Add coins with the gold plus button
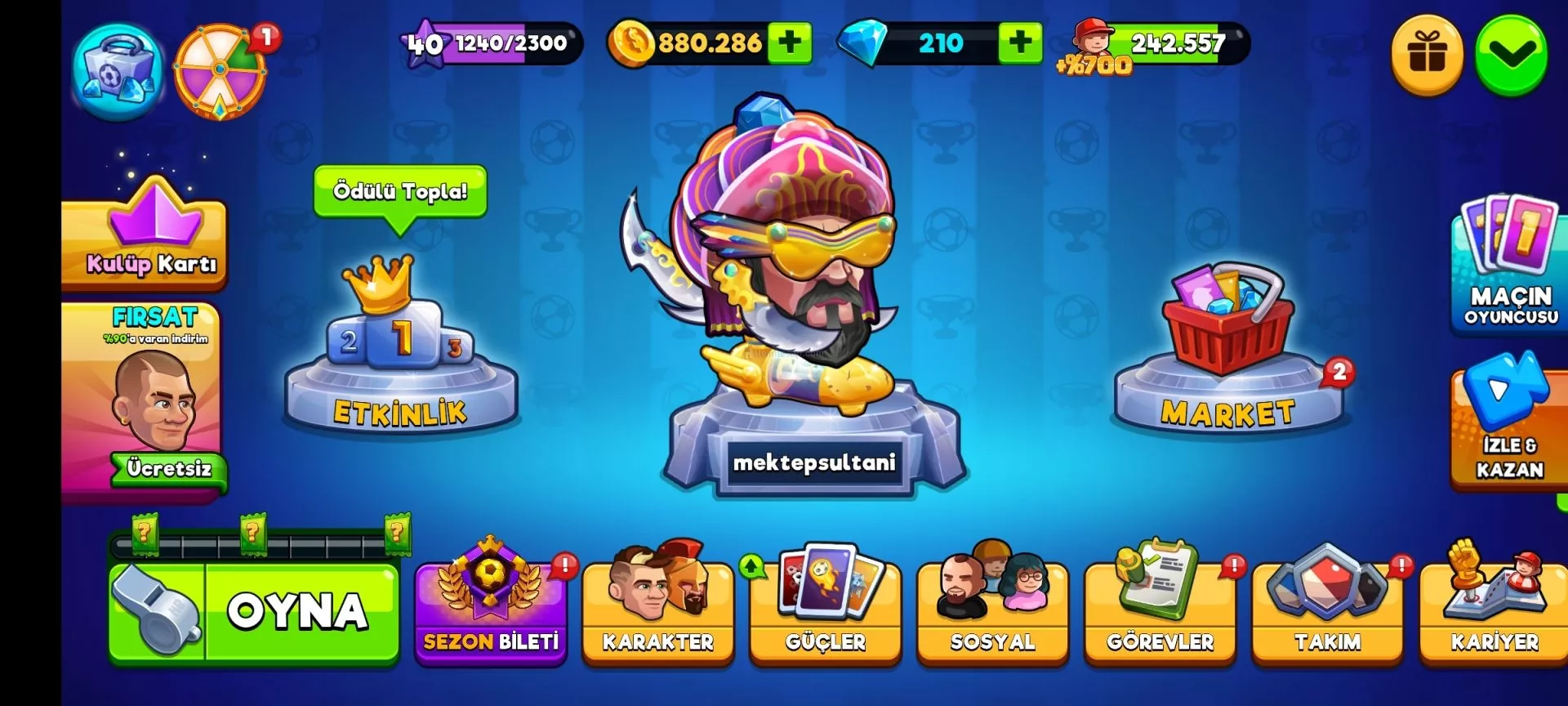The image size is (1568, 706). pyautogui.click(x=790, y=42)
